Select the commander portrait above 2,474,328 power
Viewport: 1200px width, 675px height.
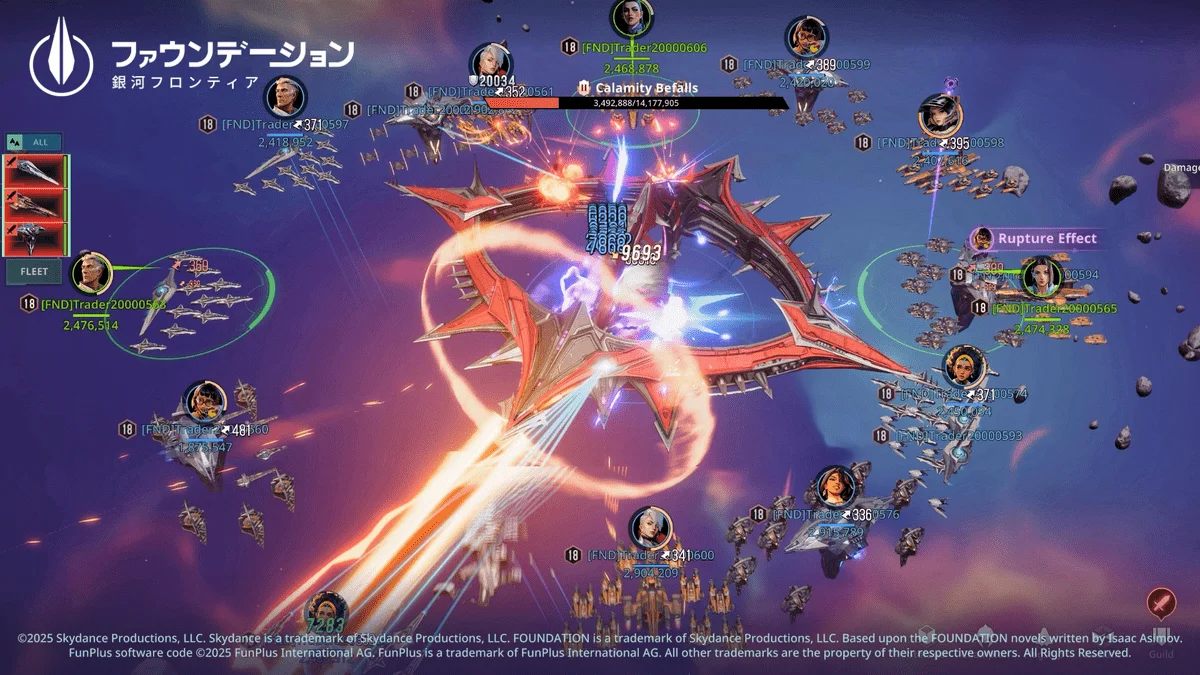[x=1039, y=278]
